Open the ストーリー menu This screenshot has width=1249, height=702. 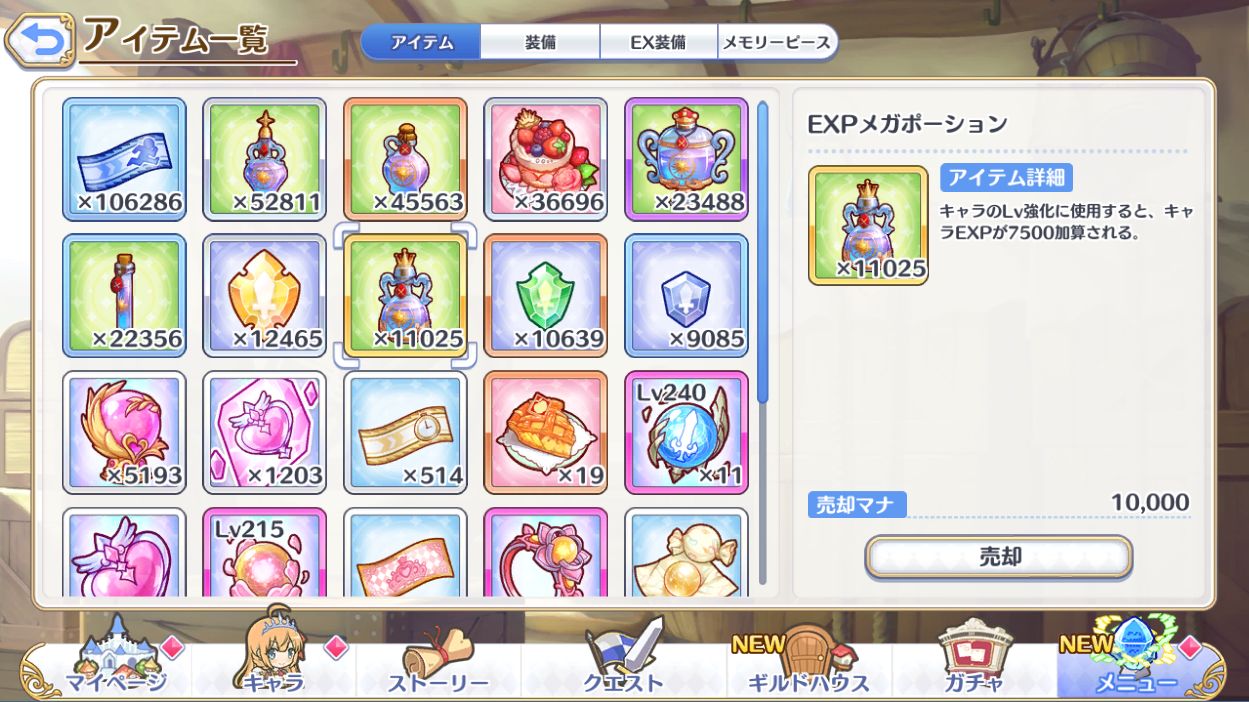pos(438,663)
